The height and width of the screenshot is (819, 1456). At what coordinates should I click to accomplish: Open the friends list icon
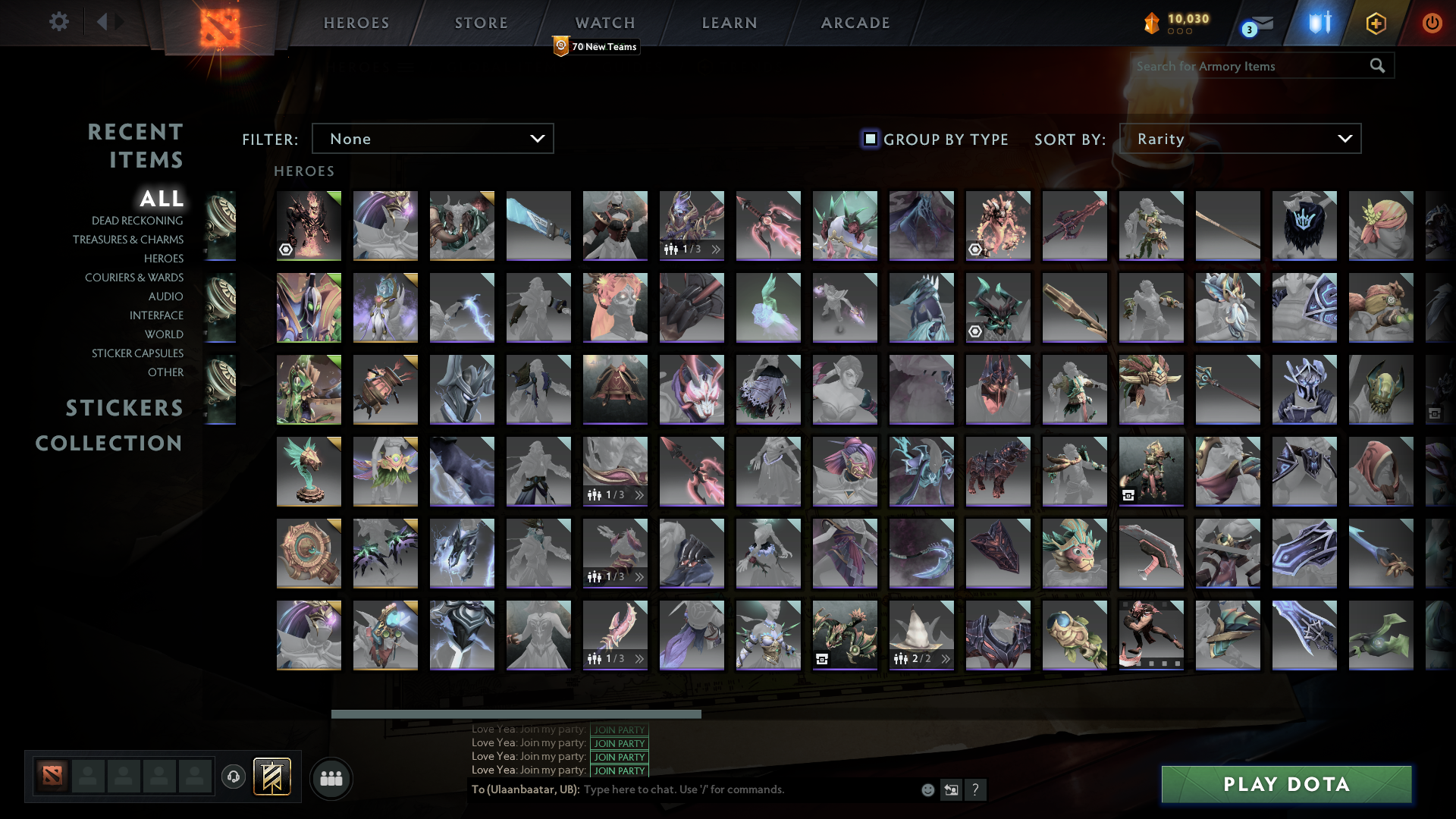click(331, 777)
